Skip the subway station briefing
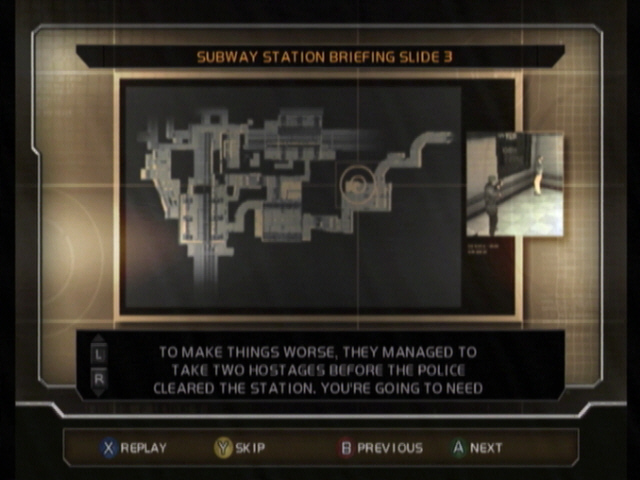Viewport: 640px width, 480px height. (240, 448)
